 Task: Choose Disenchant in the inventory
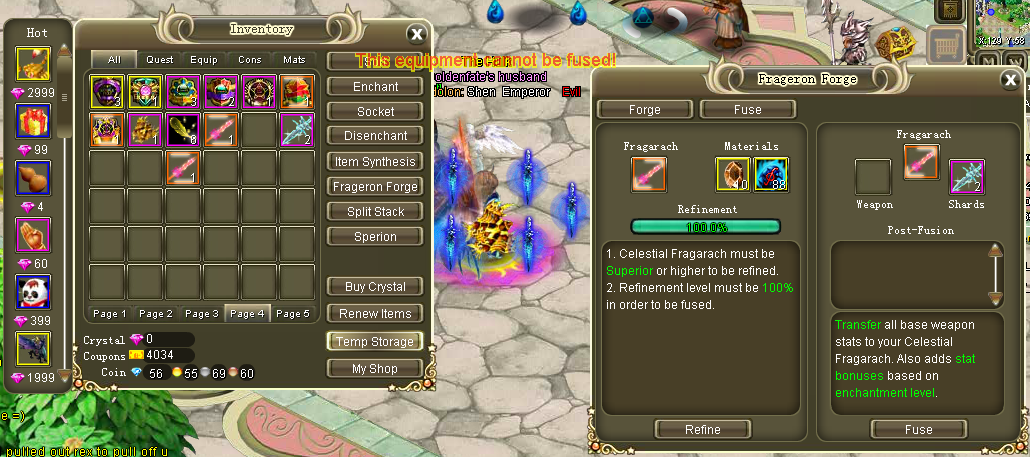pyautogui.click(x=375, y=136)
